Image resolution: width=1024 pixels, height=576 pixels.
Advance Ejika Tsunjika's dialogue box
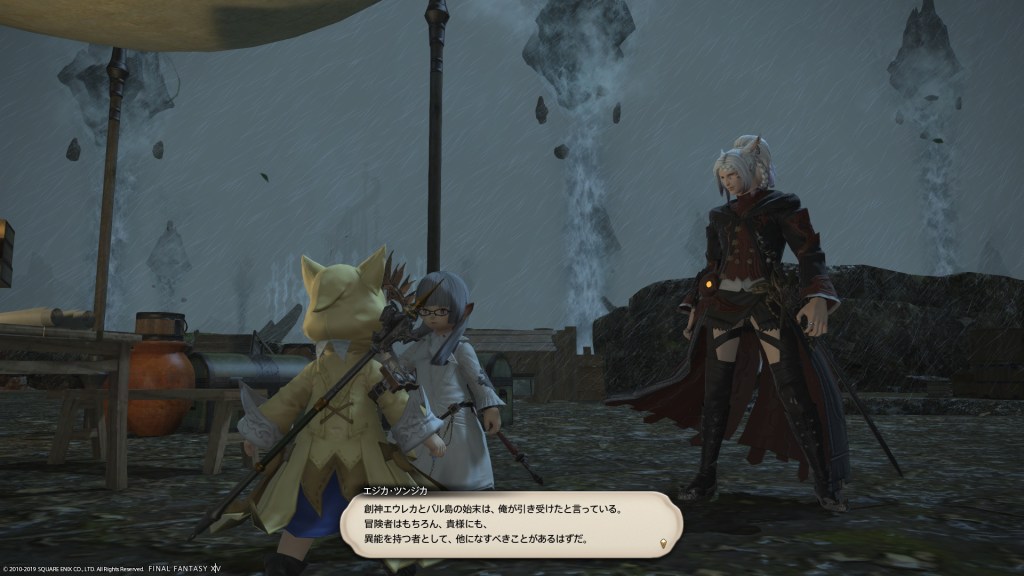(510, 523)
